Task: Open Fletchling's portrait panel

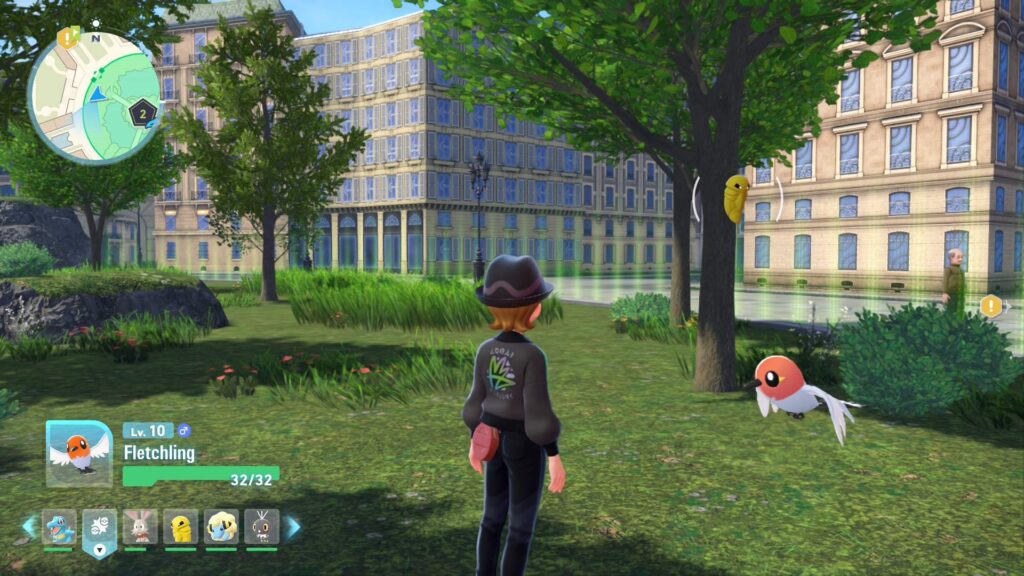Action: (79, 453)
